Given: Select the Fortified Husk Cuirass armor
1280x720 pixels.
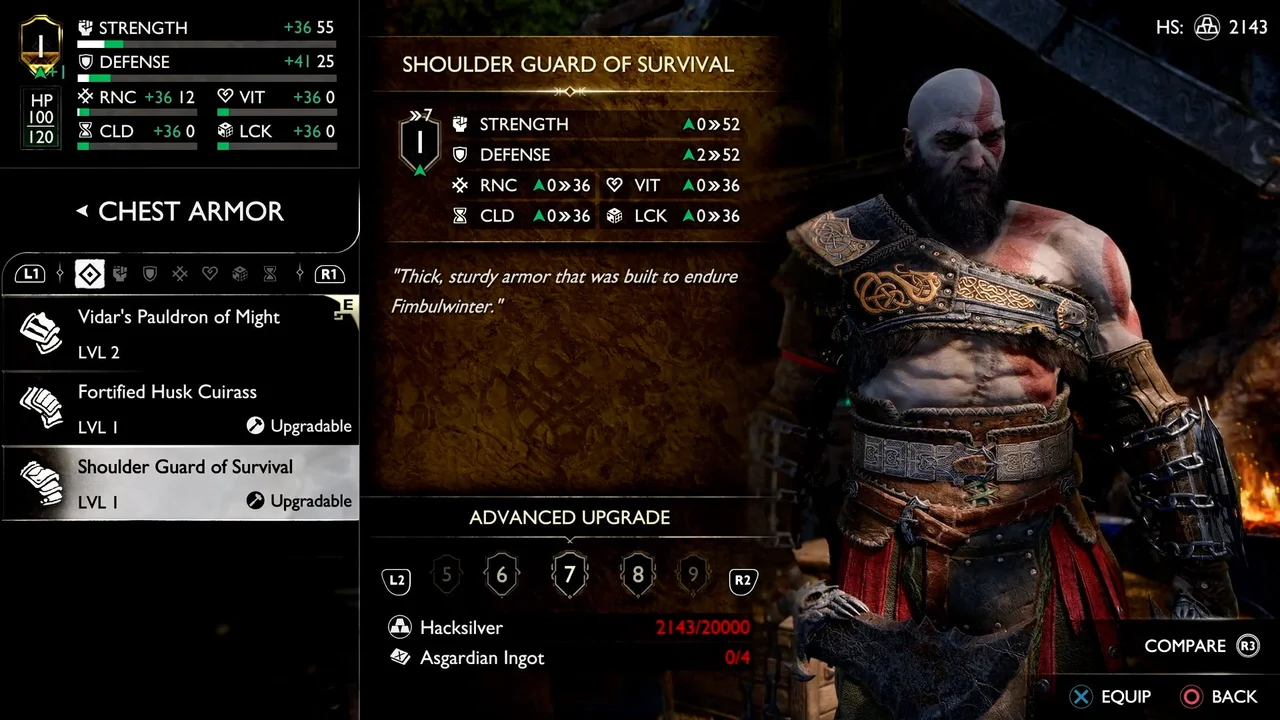Looking at the screenshot, I should coord(178,407).
